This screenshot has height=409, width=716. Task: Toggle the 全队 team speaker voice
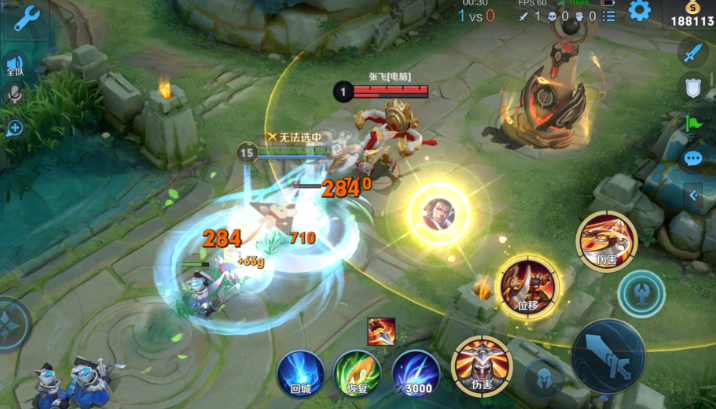[x=15, y=67]
